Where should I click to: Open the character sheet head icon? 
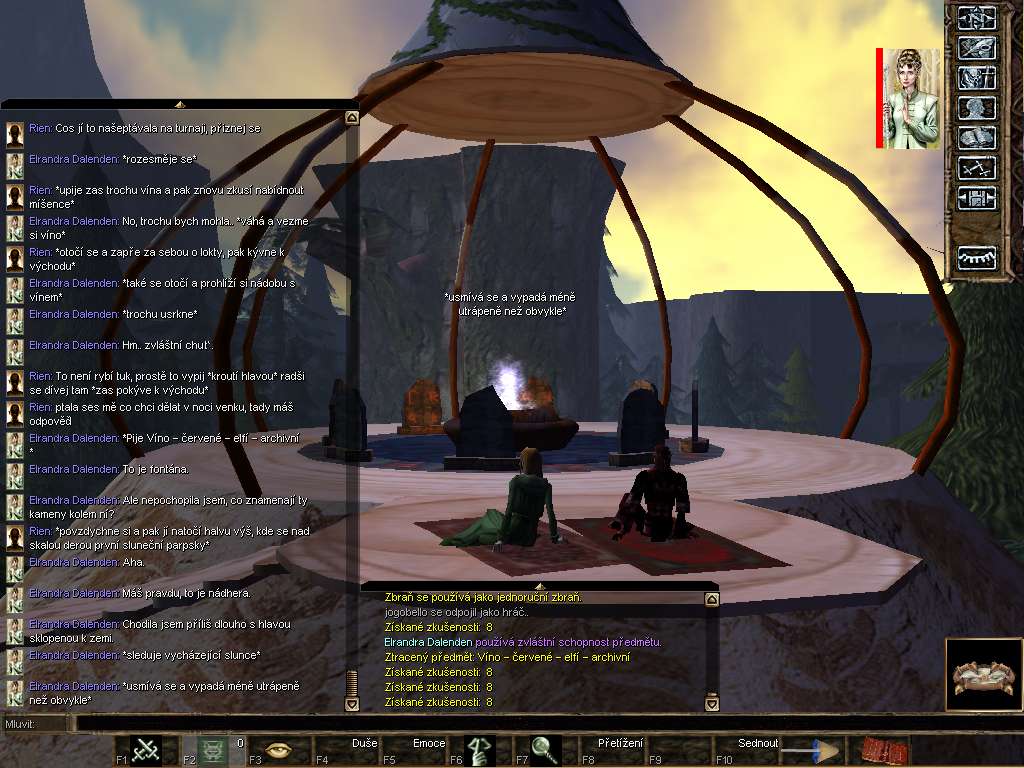point(975,108)
